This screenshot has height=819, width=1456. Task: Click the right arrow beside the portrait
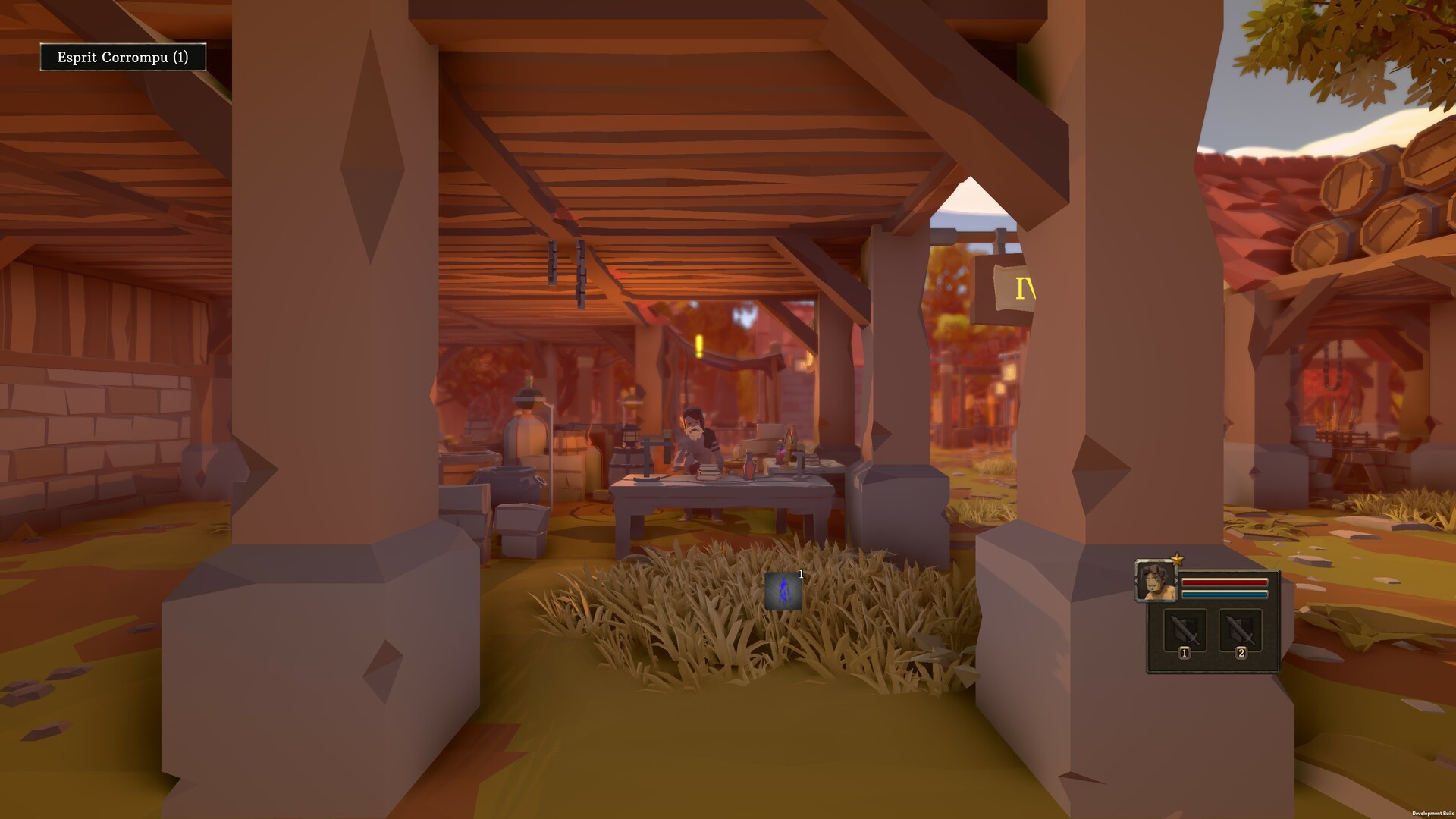[1176, 580]
